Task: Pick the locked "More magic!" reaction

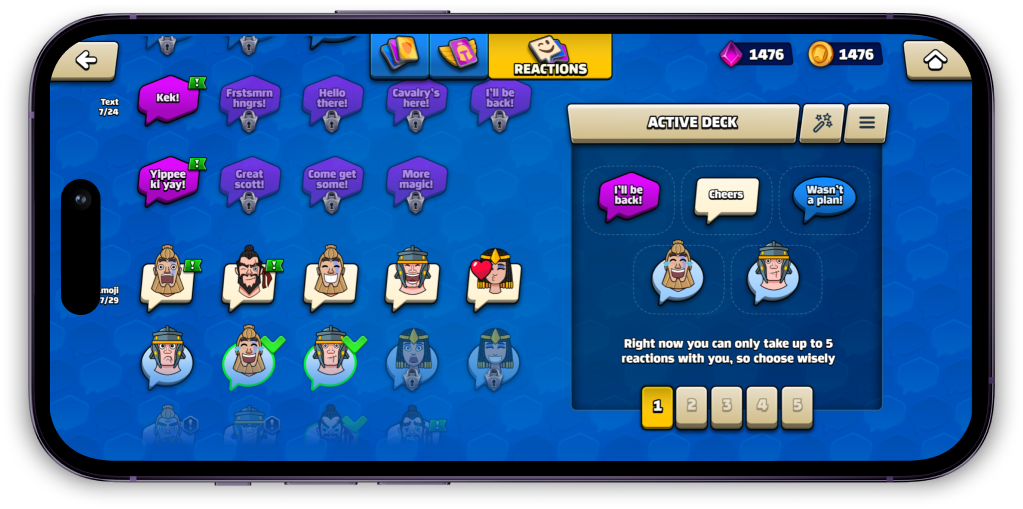Action: click(416, 182)
